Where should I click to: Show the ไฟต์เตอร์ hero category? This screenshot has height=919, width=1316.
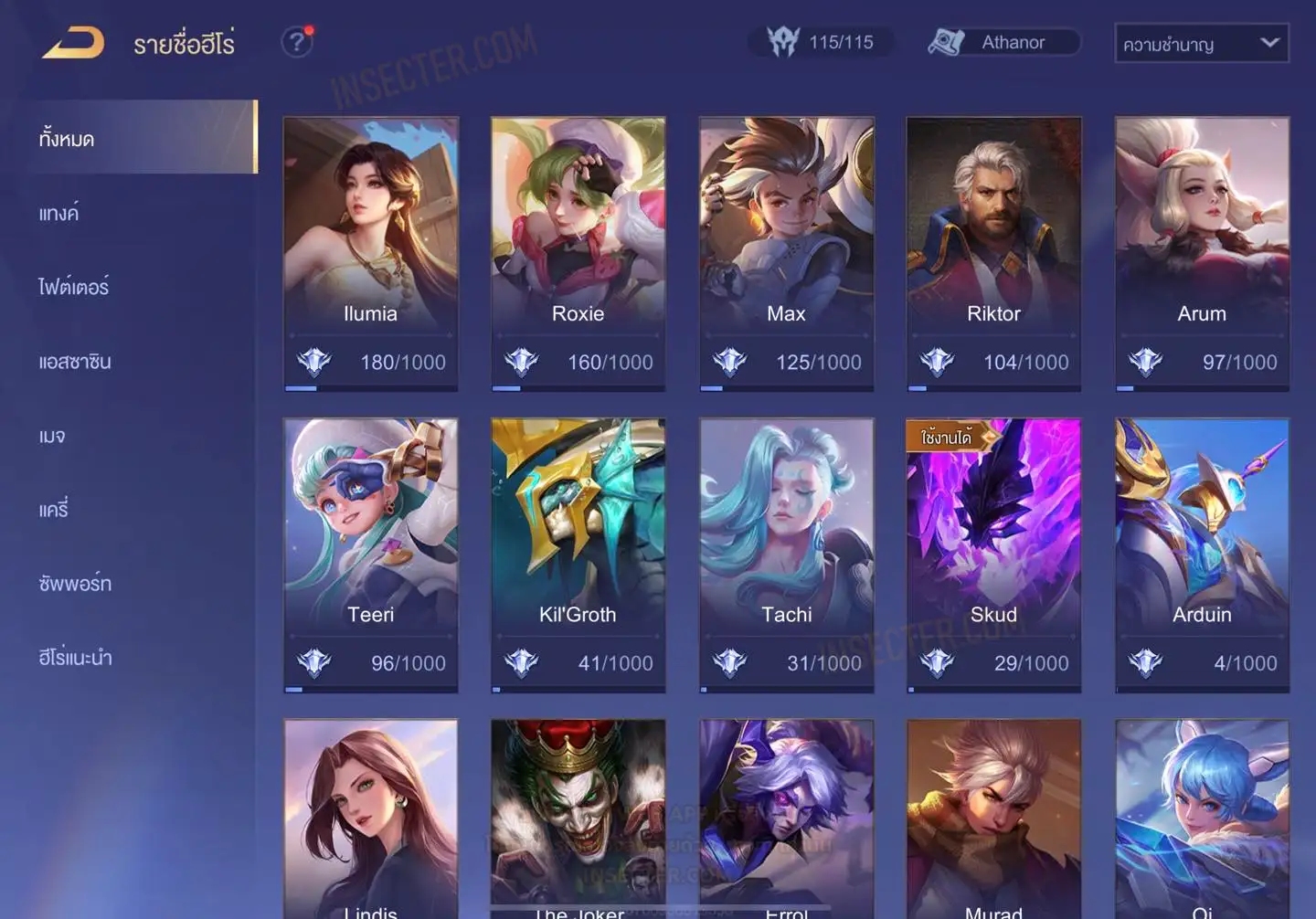tap(73, 288)
